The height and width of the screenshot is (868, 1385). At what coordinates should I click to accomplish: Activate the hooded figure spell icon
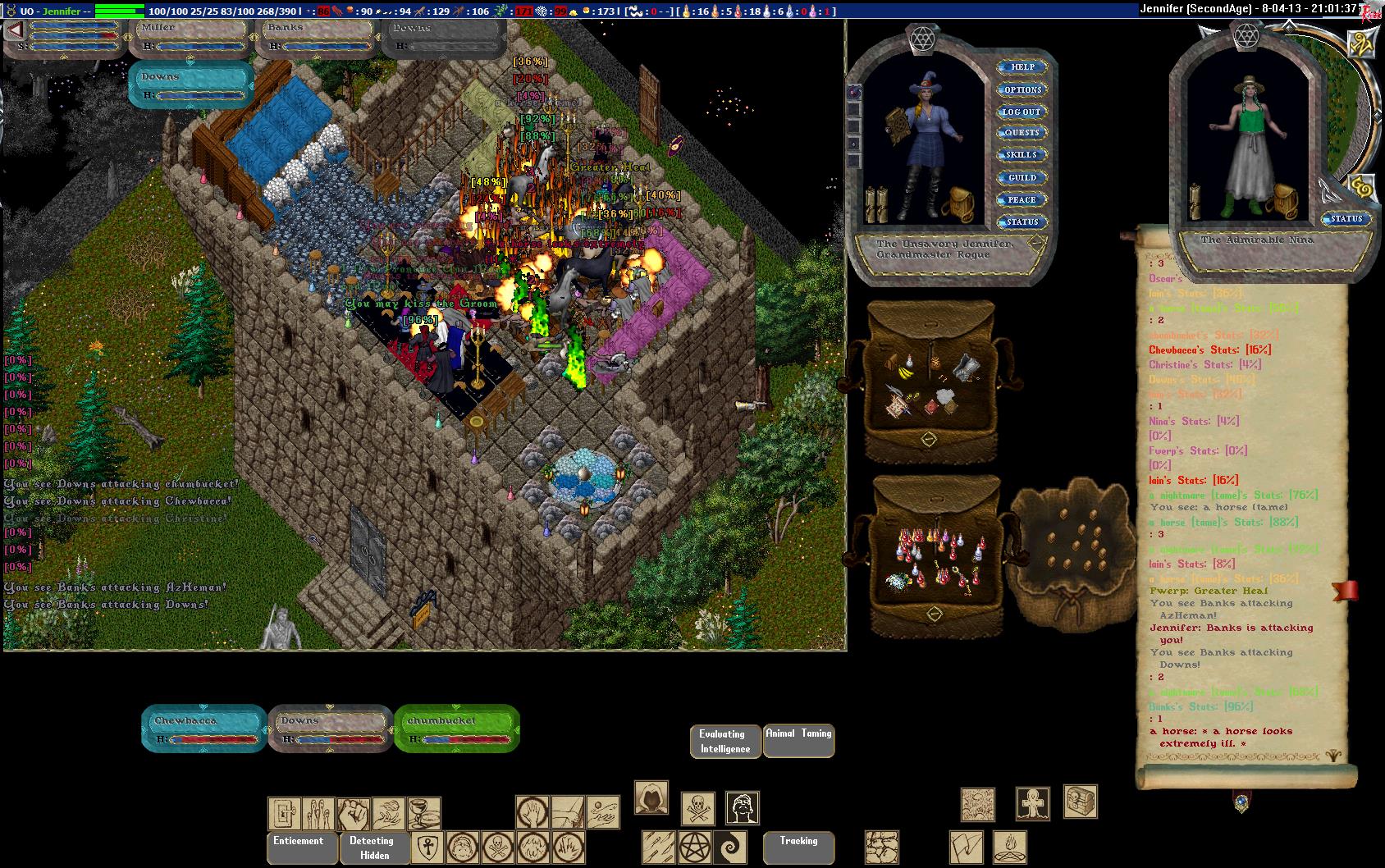click(x=651, y=797)
